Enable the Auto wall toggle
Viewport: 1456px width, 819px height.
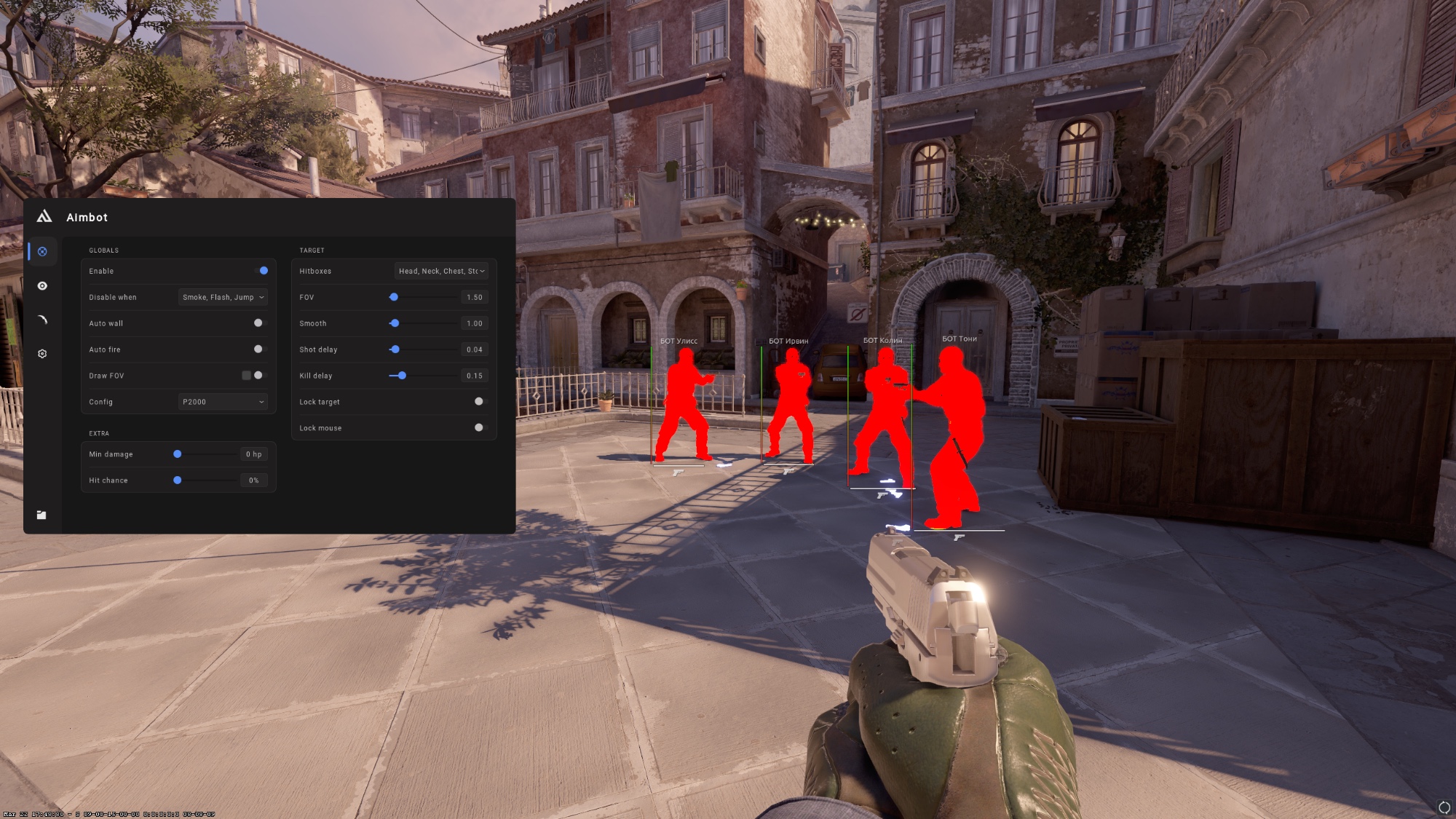pyautogui.click(x=258, y=323)
